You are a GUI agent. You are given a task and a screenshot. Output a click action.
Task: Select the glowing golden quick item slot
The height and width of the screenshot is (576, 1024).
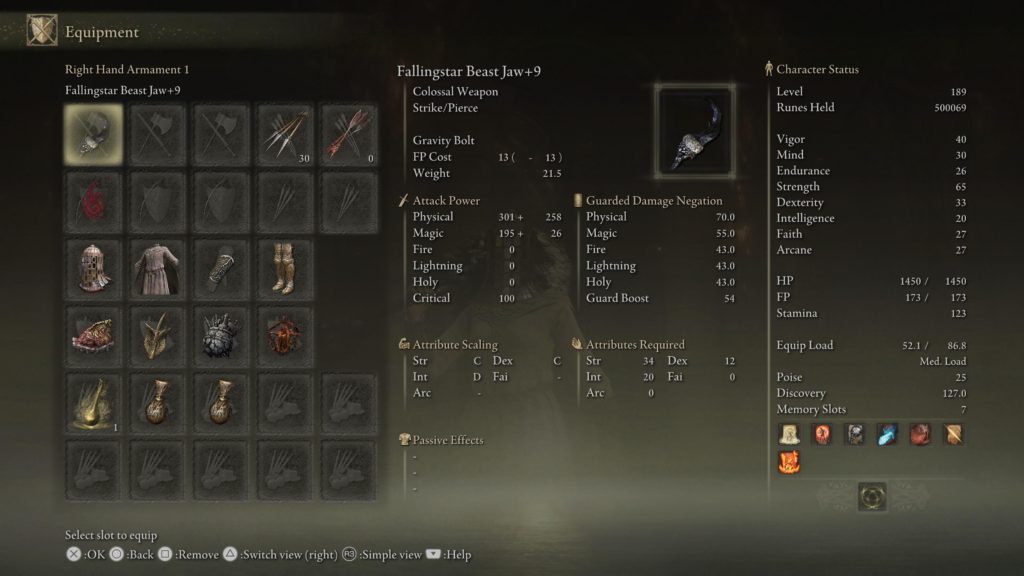pos(94,403)
